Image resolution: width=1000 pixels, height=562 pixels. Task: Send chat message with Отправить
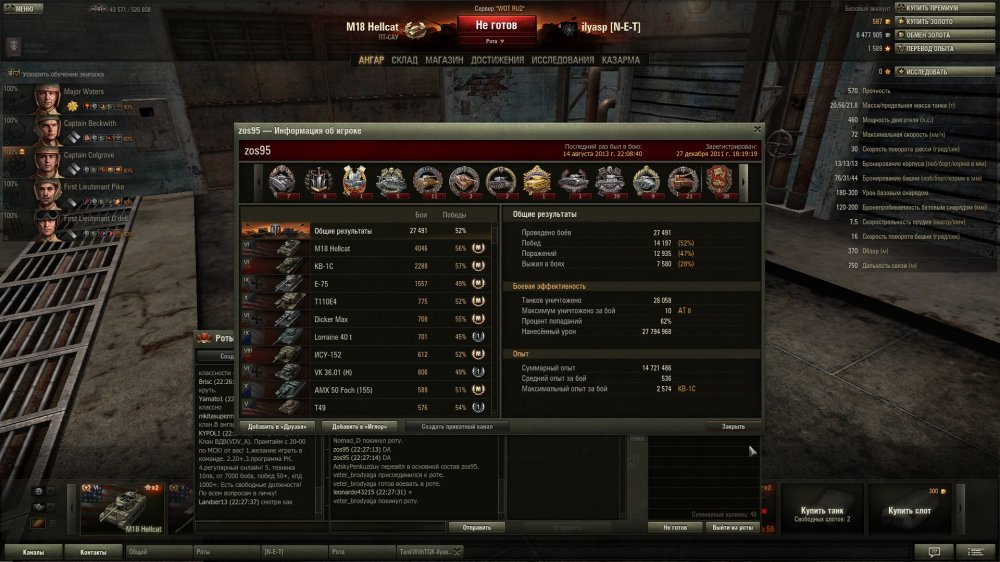click(x=476, y=527)
